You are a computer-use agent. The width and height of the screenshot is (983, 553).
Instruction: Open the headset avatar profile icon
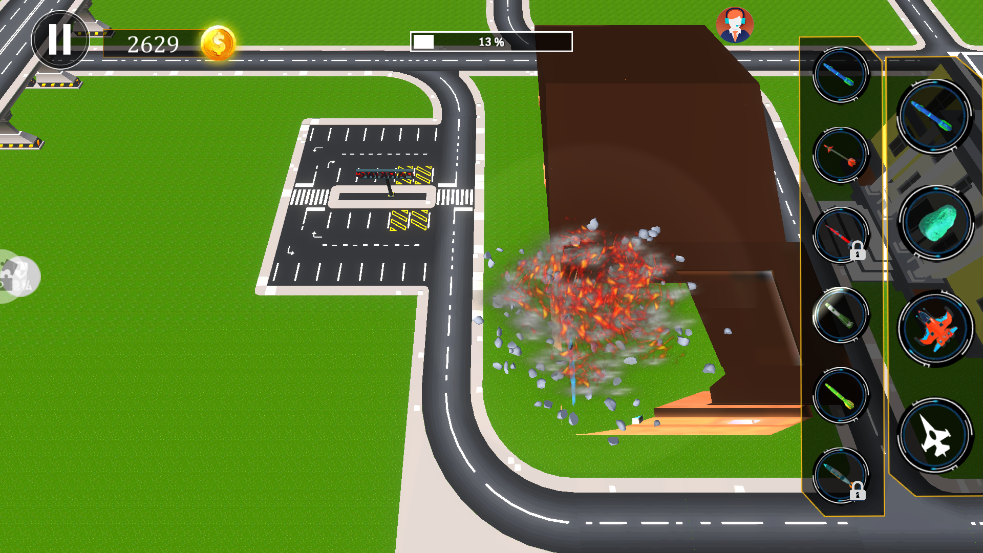coord(735,25)
